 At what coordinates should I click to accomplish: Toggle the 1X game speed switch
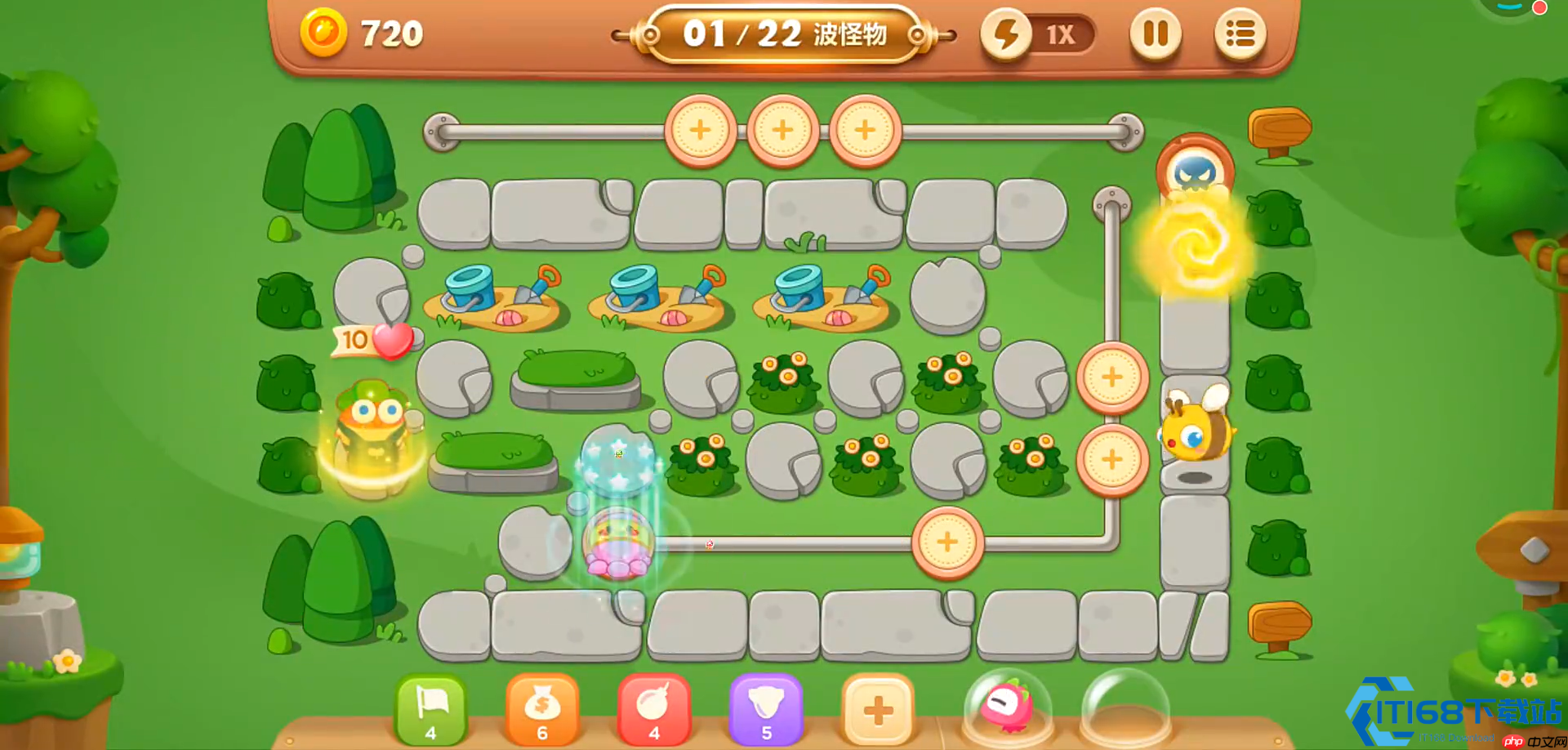pyautogui.click(x=1062, y=34)
